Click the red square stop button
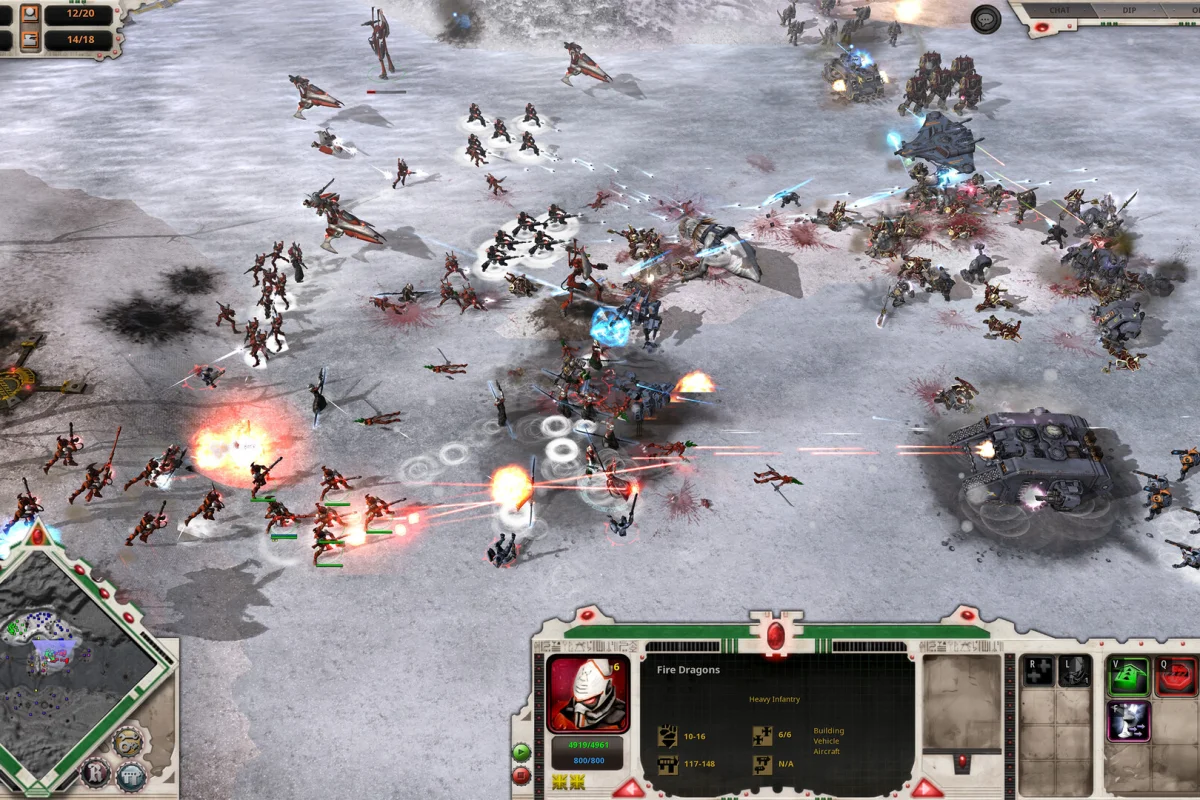The width and height of the screenshot is (1200, 800). 521,775
